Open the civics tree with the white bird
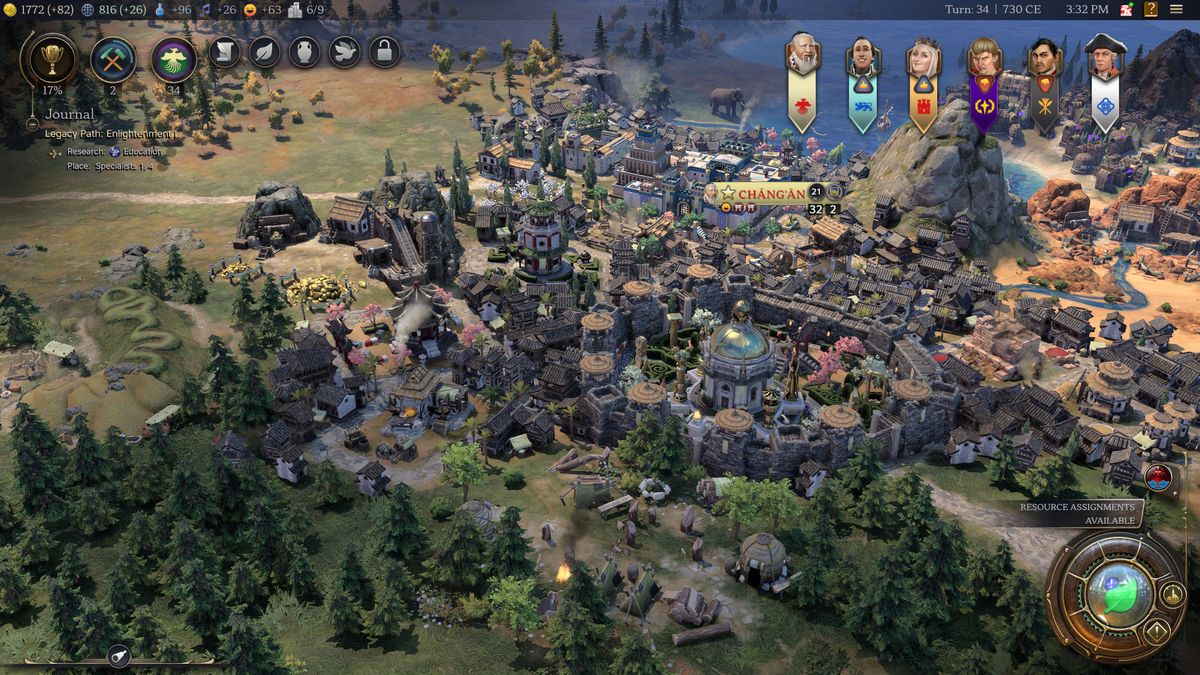This screenshot has width=1200, height=675. pyautogui.click(x=174, y=58)
